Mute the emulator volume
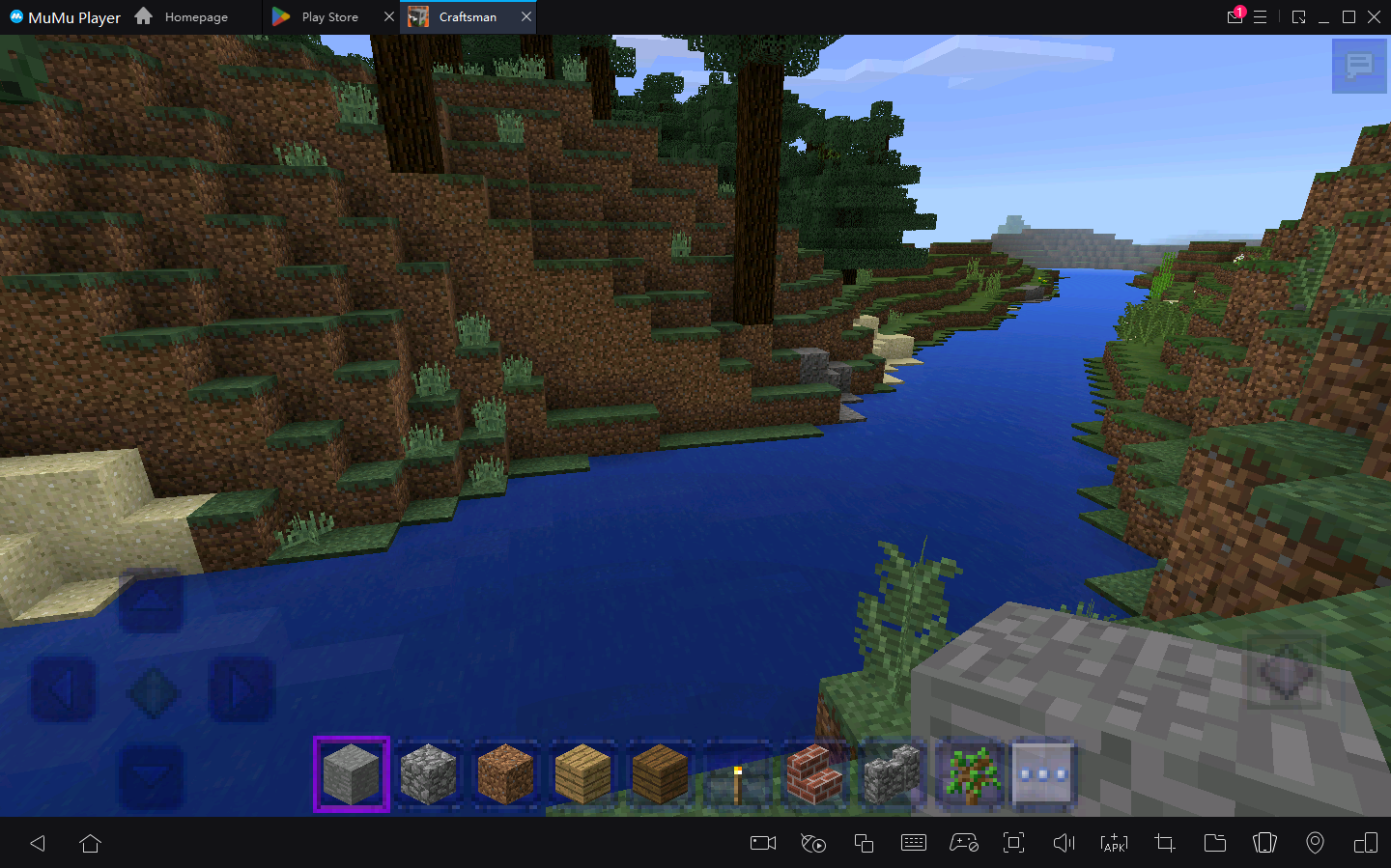 point(1064,843)
